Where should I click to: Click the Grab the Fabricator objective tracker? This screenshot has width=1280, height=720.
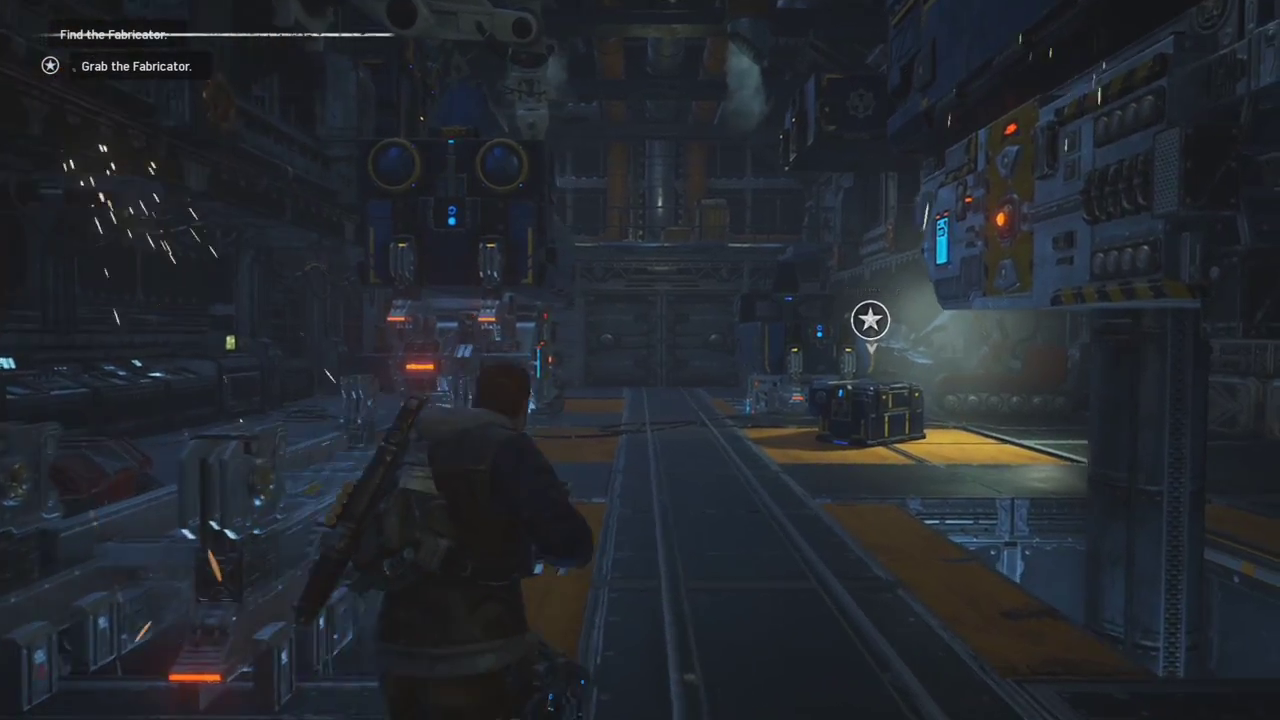pos(135,66)
